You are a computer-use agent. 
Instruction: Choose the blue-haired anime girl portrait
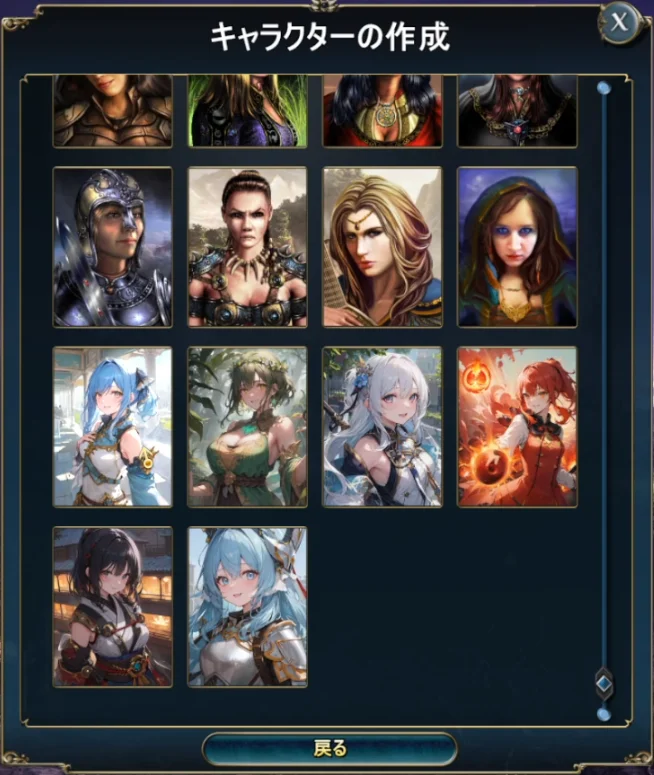click(x=112, y=427)
